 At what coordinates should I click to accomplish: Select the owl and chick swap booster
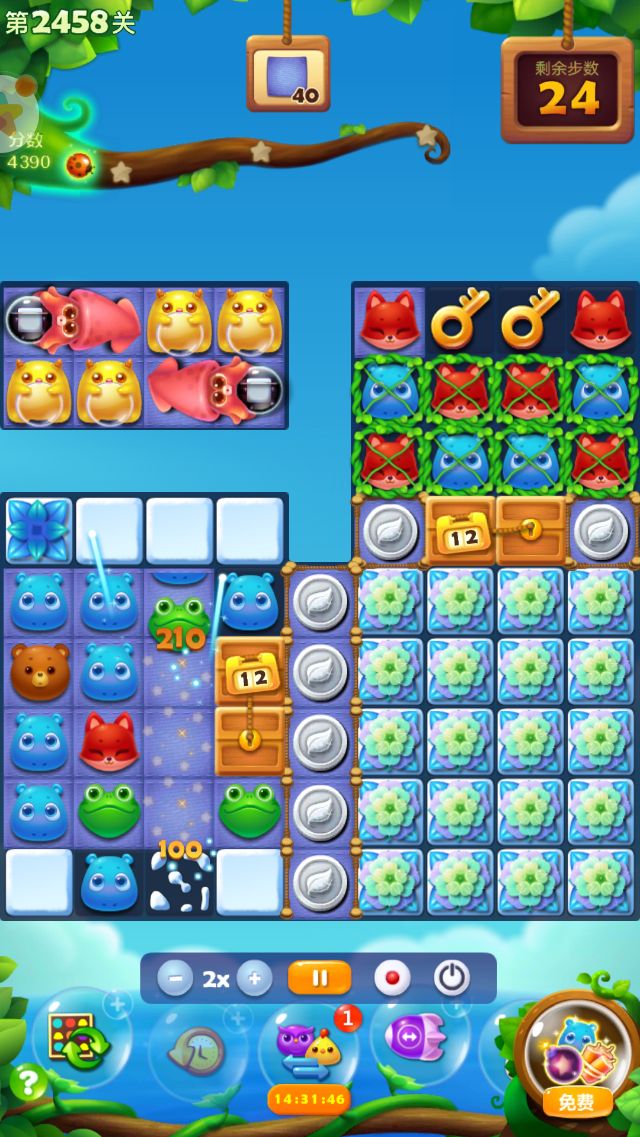pyautogui.click(x=308, y=1045)
